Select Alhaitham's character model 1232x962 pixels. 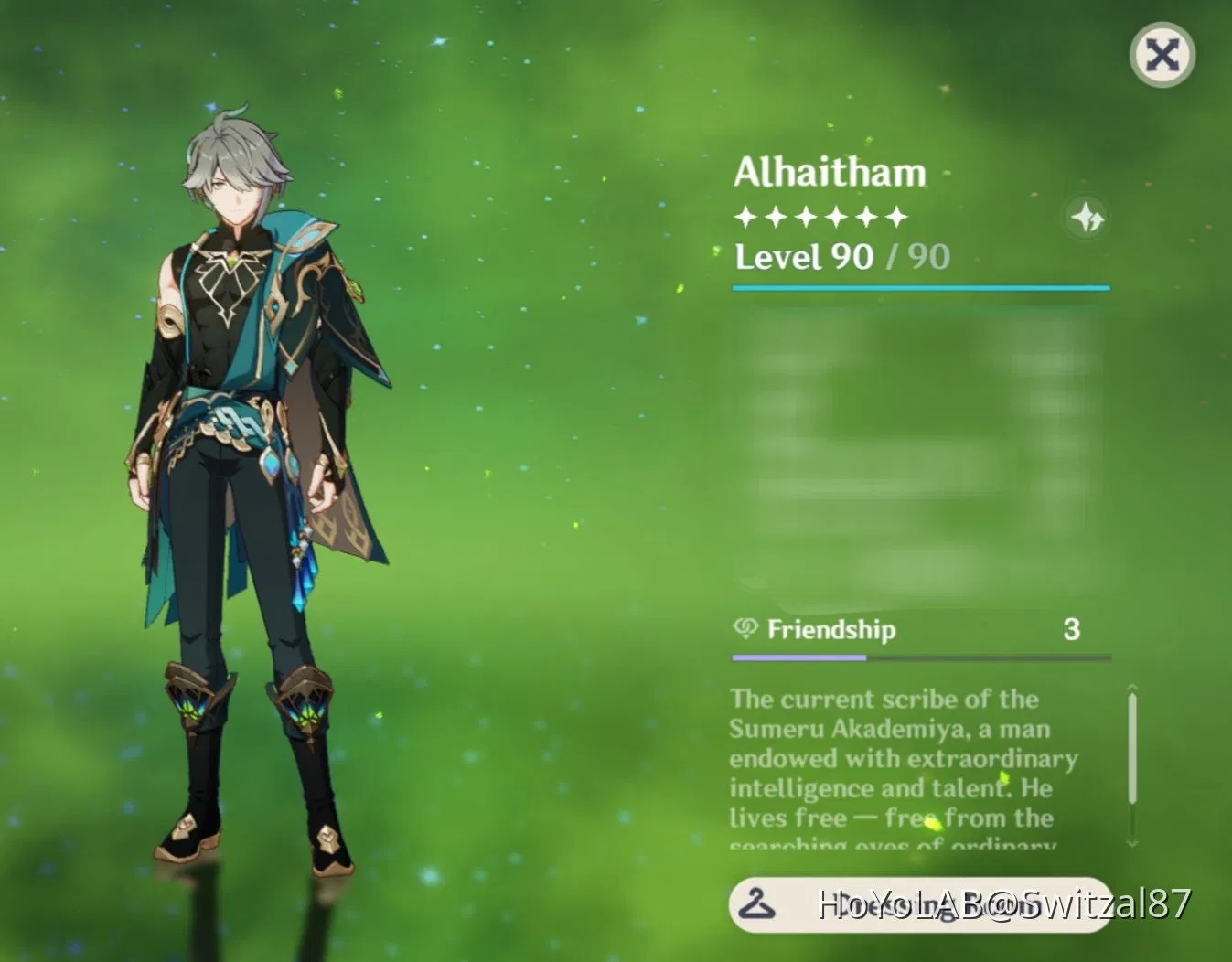241,457
